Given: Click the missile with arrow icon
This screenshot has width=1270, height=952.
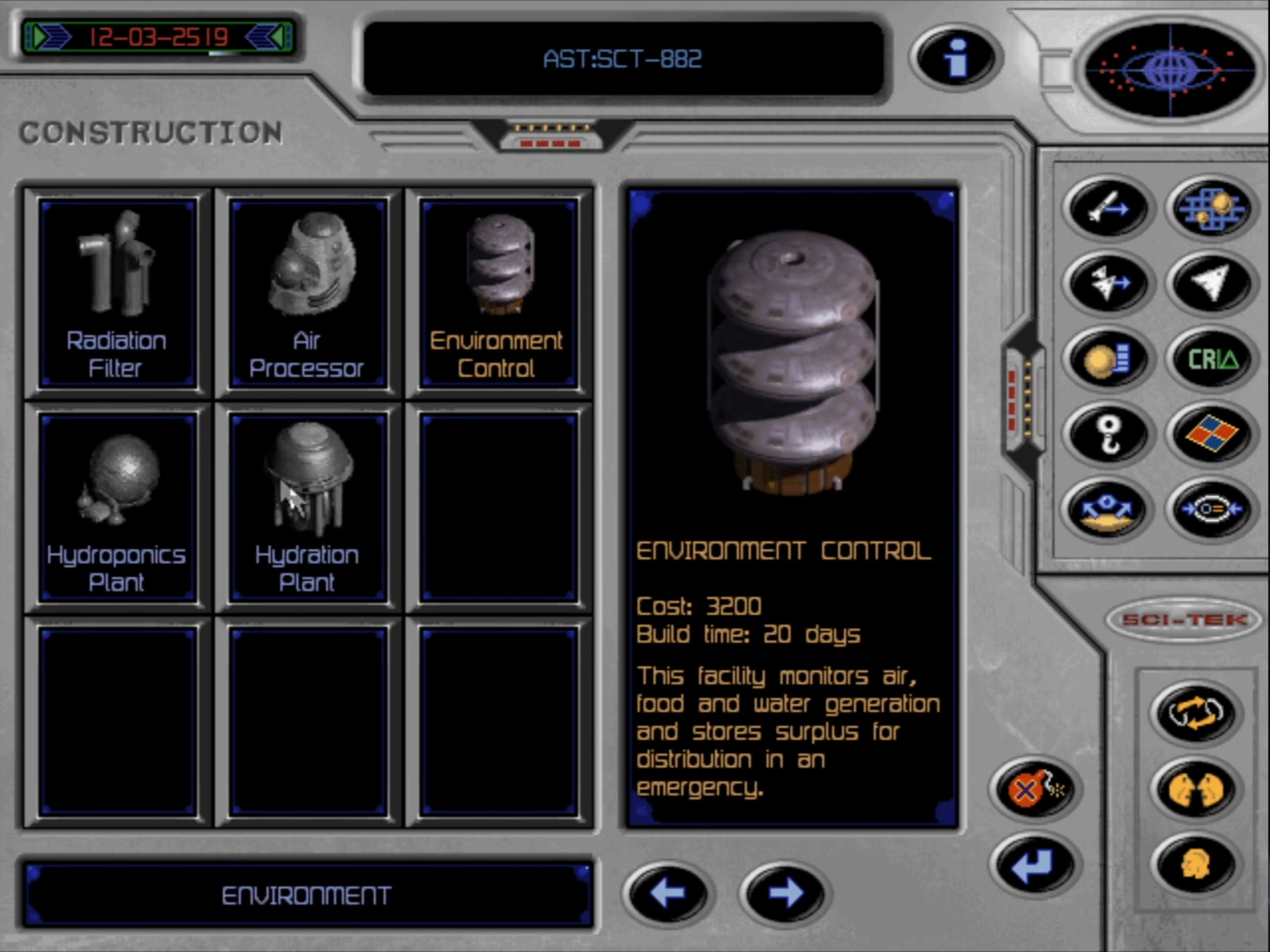Looking at the screenshot, I should point(1108,208).
